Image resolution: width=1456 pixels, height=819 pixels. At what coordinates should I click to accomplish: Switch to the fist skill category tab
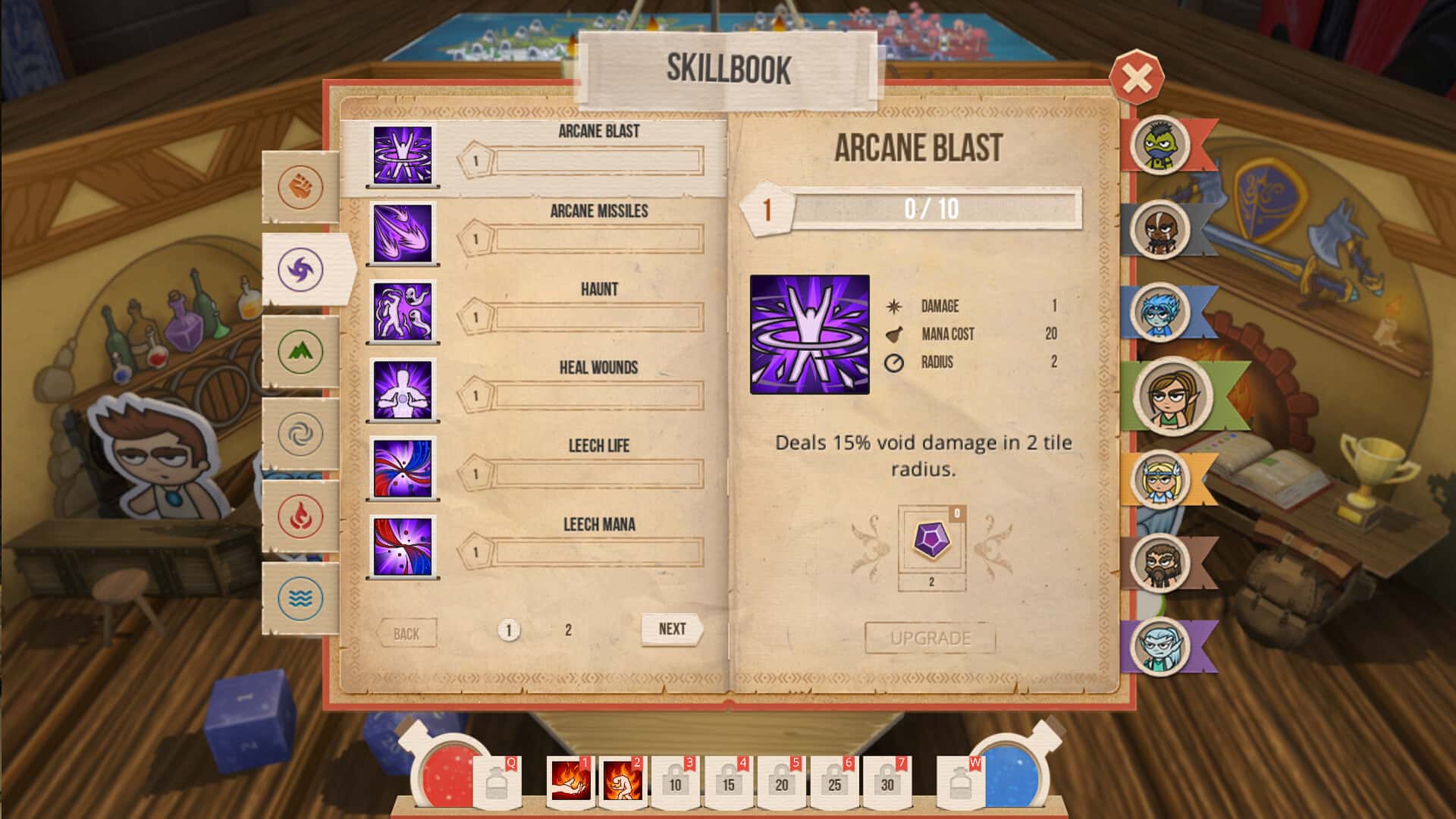pyautogui.click(x=300, y=187)
